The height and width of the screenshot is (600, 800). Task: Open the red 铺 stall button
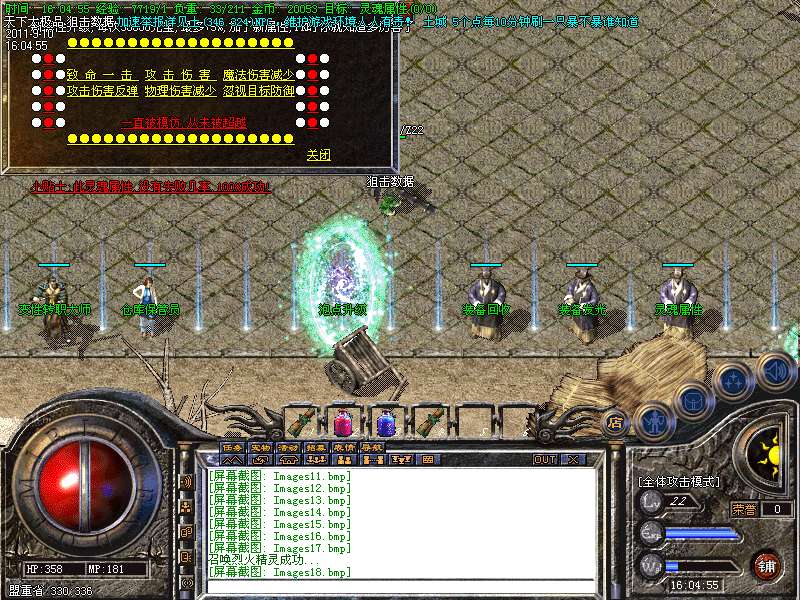766,565
